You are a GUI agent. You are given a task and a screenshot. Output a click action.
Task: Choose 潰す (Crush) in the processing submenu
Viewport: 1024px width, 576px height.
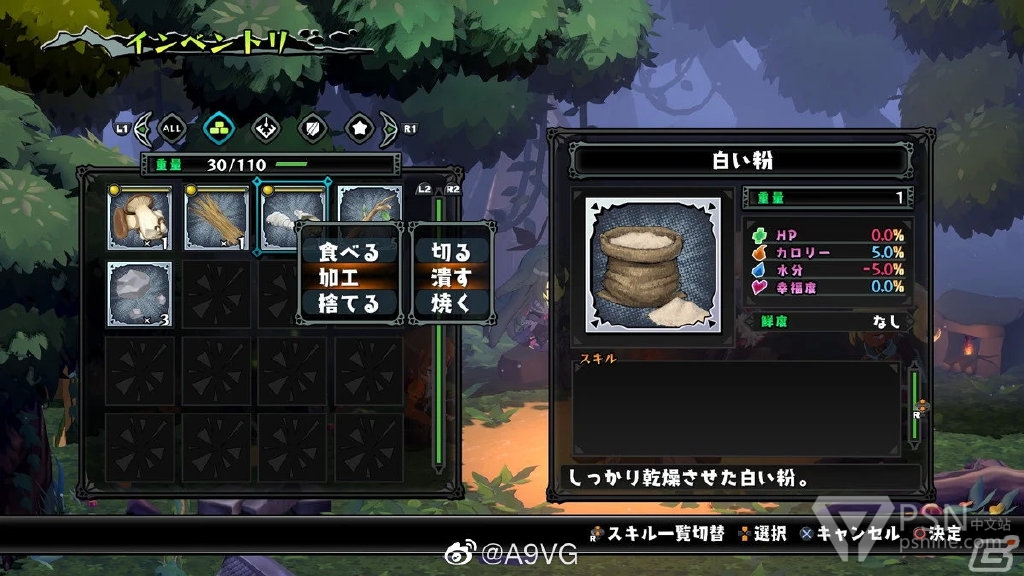(x=451, y=278)
